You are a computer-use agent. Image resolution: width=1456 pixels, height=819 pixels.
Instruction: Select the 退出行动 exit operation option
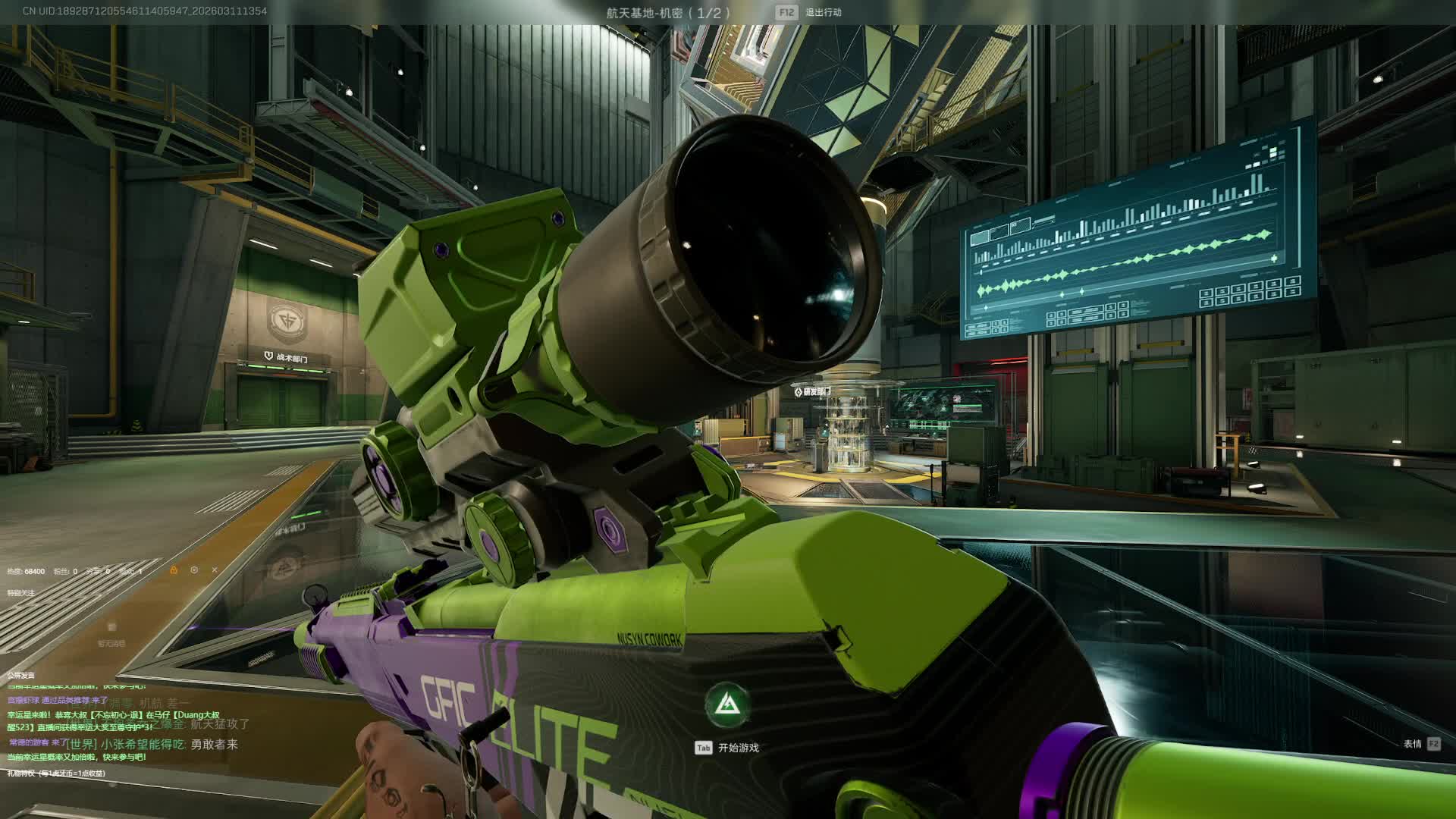tap(823, 12)
